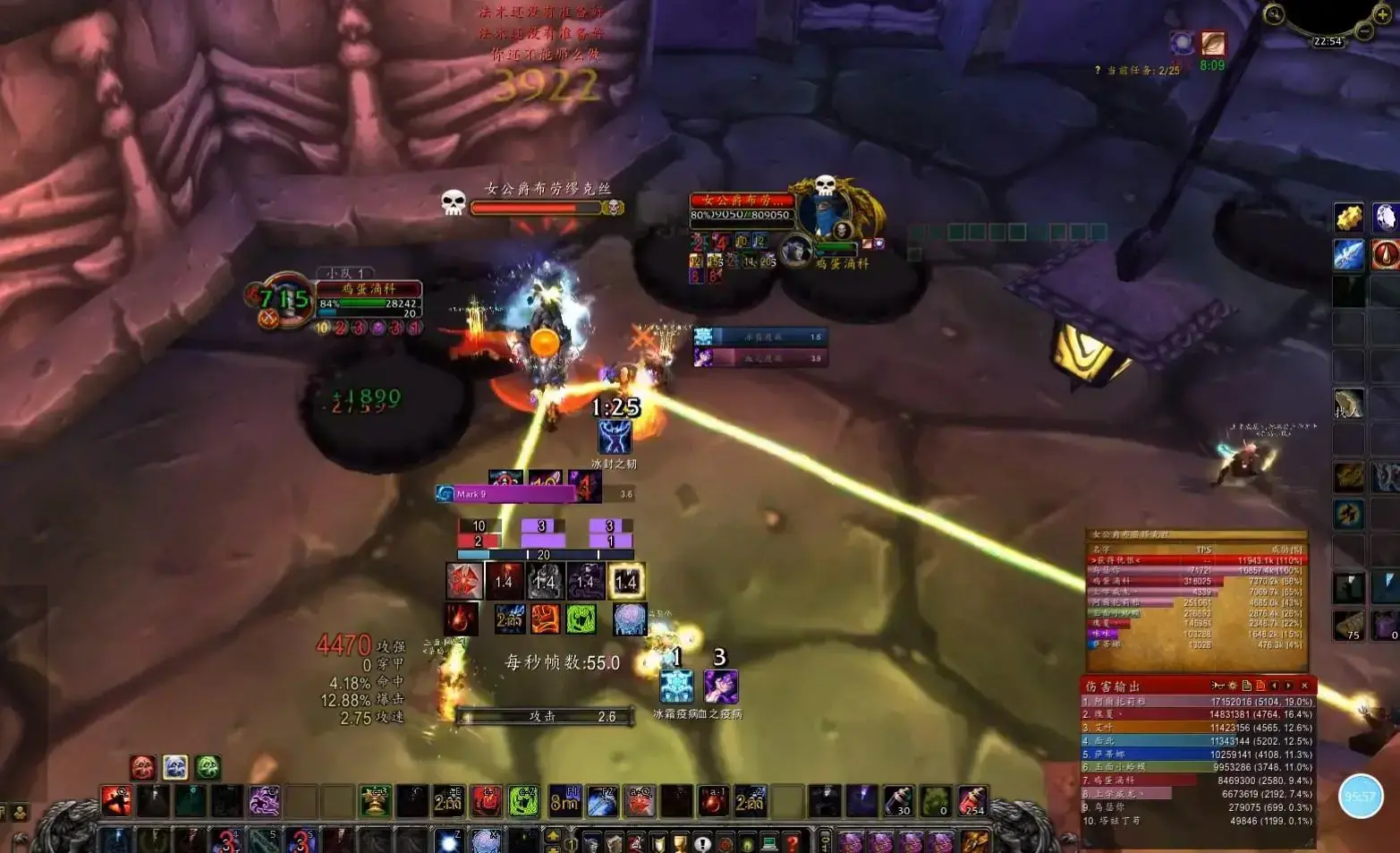The height and width of the screenshot is (853, 1400).
Task: Select the green skull presence icon
Action: 208,767
